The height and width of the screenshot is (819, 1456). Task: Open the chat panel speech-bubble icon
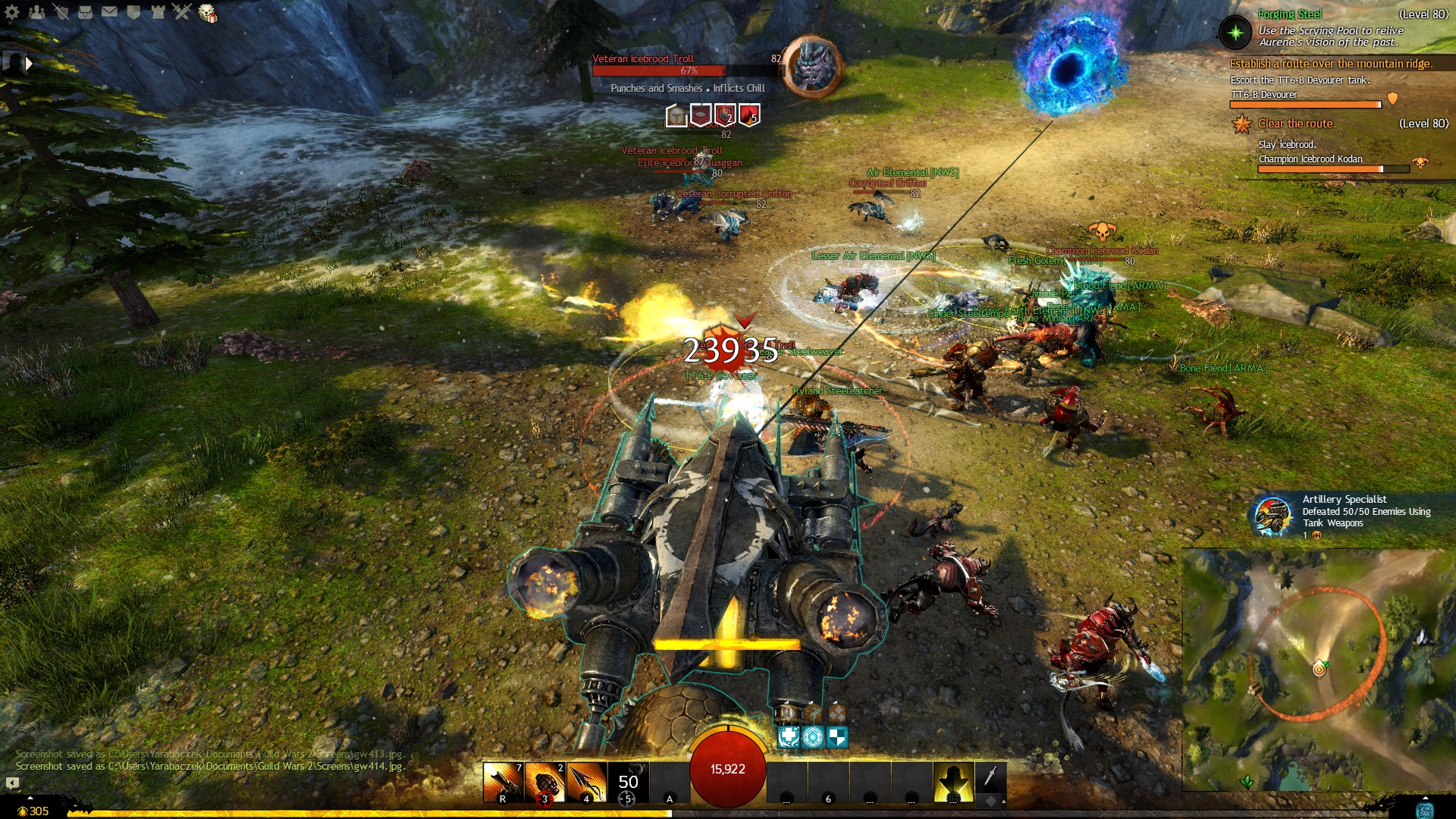(12, 783)
